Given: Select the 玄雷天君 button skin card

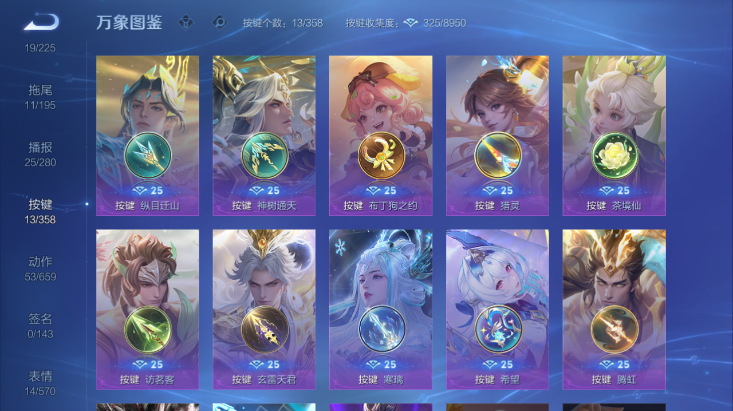Looking at the screenshot, I should pyautogui.click(x=264, y=309).
